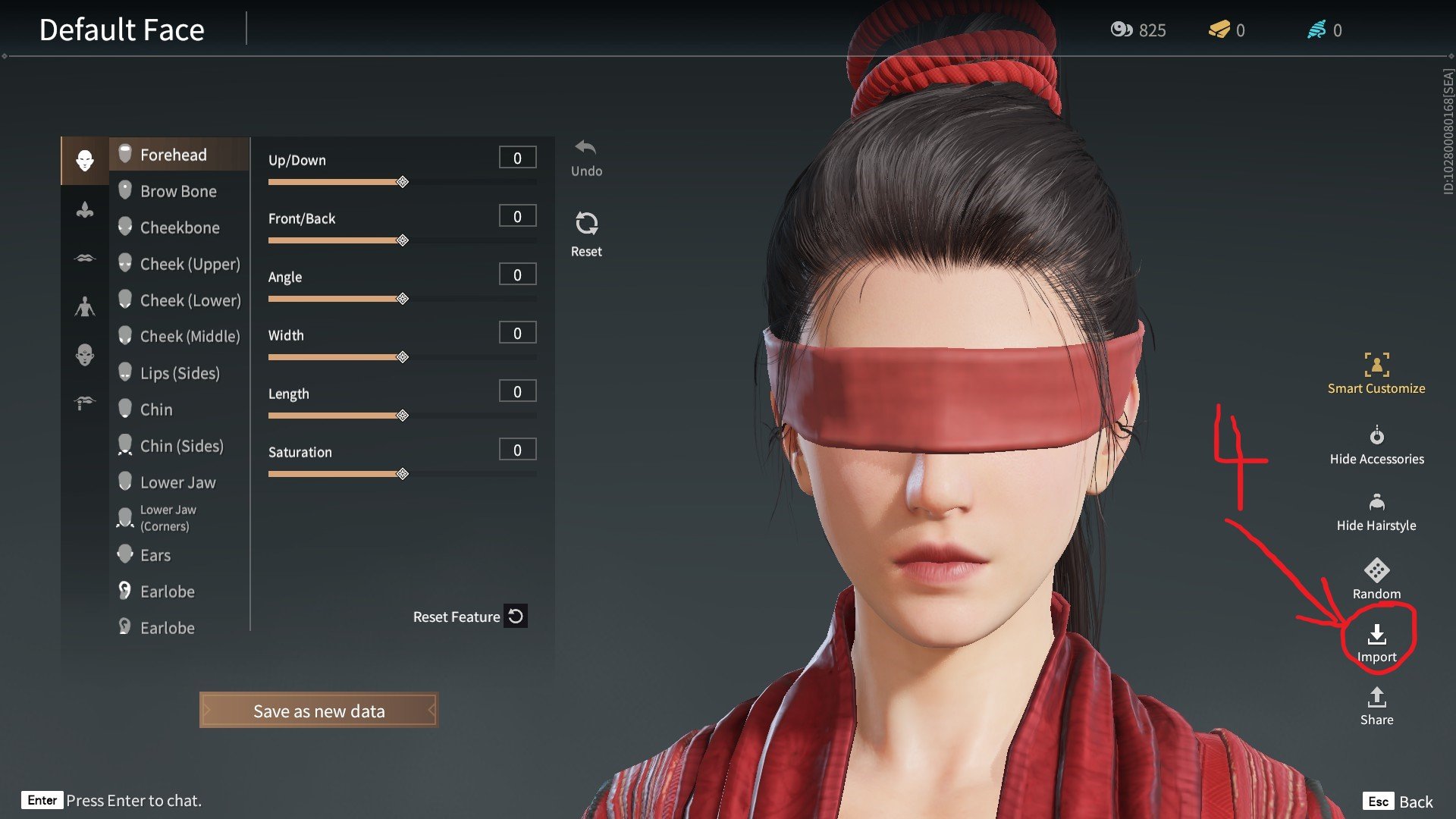Select the Brow Bone feature
Image resolution: width=1456 pixels, height=819 pixels.
[178, 191]
